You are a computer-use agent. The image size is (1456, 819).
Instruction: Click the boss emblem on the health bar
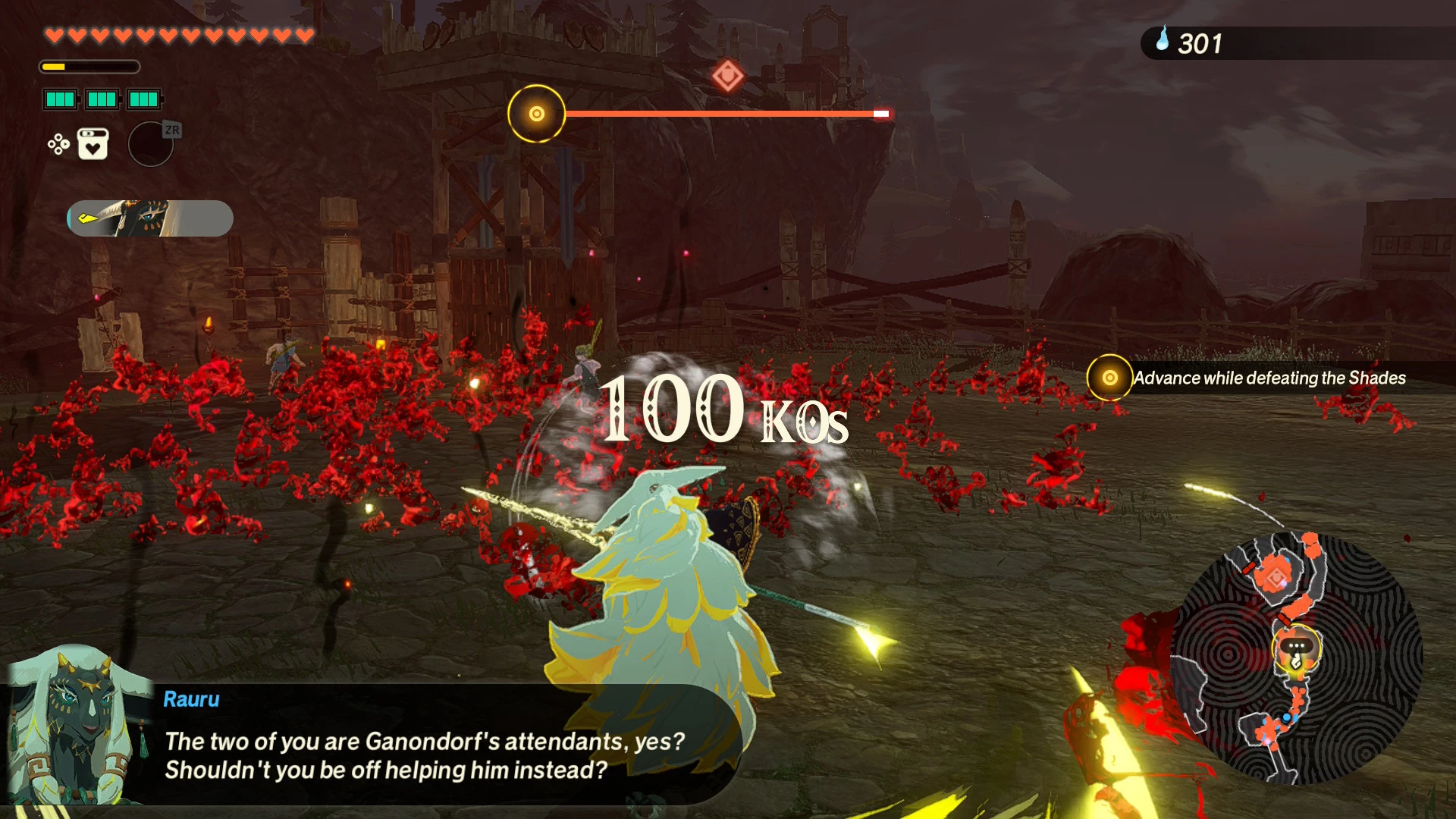pos(536,112)
